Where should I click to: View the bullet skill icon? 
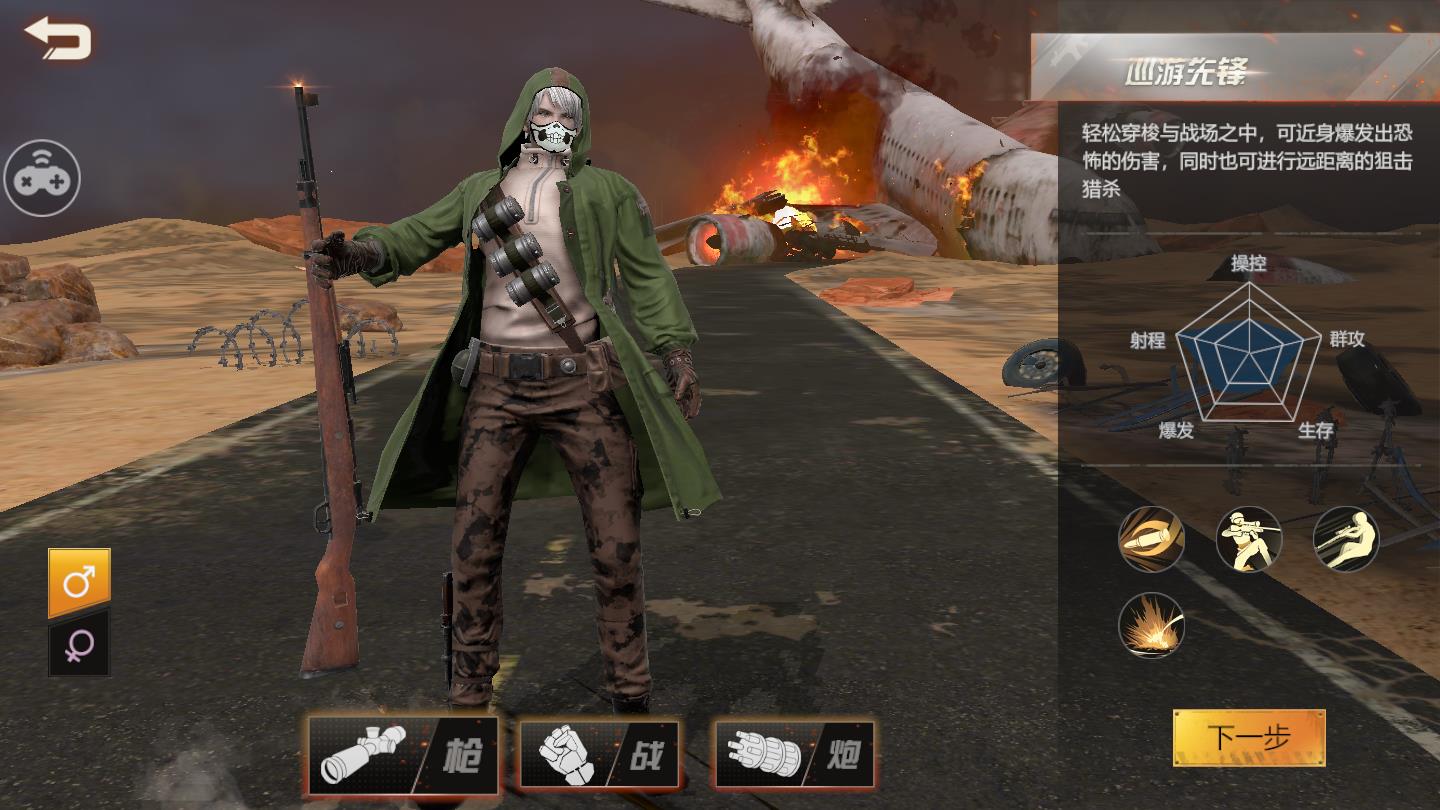[x=1151, y=539]
